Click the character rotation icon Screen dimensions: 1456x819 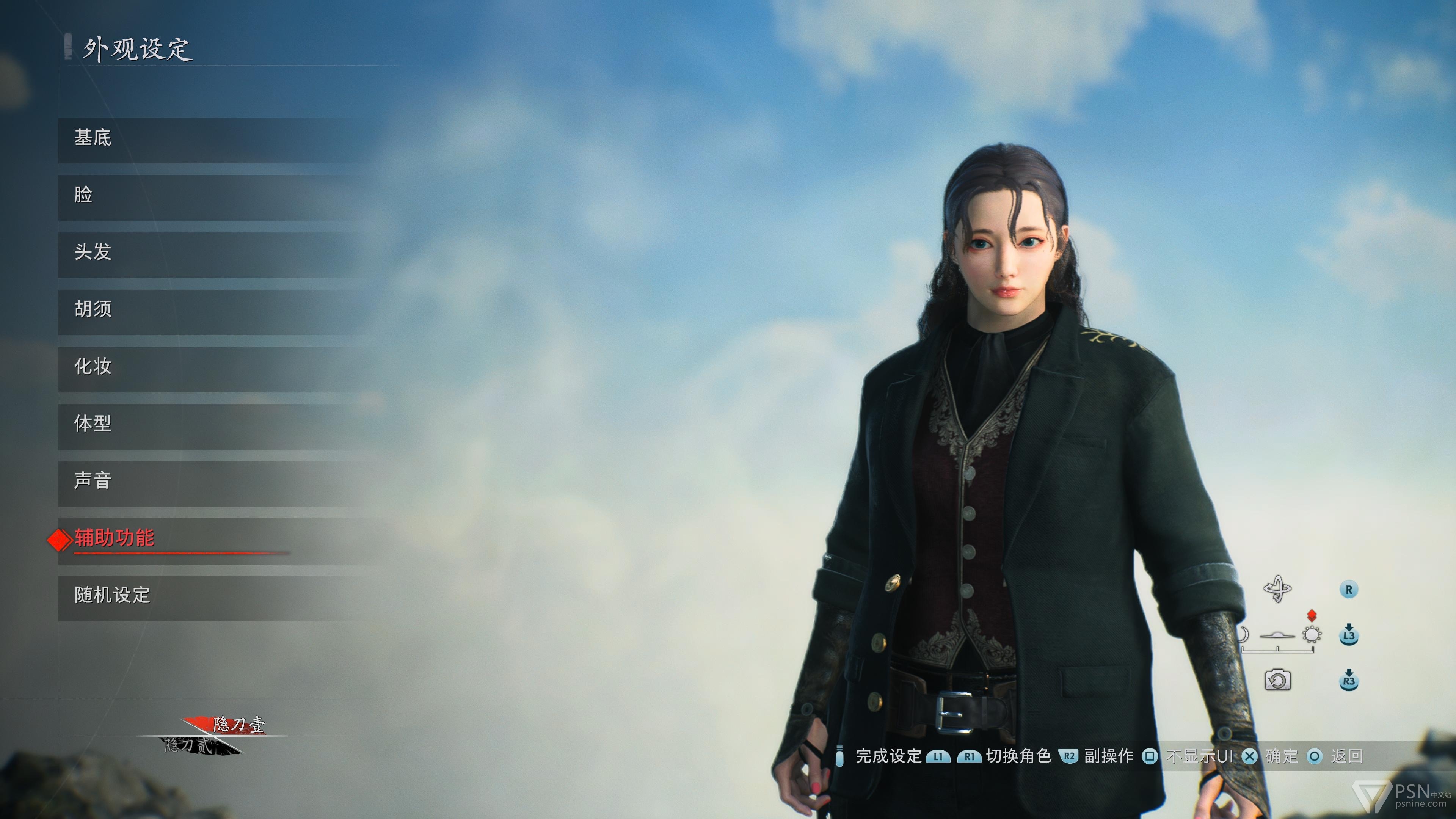pyautogui.click(x=1277, y=590)
